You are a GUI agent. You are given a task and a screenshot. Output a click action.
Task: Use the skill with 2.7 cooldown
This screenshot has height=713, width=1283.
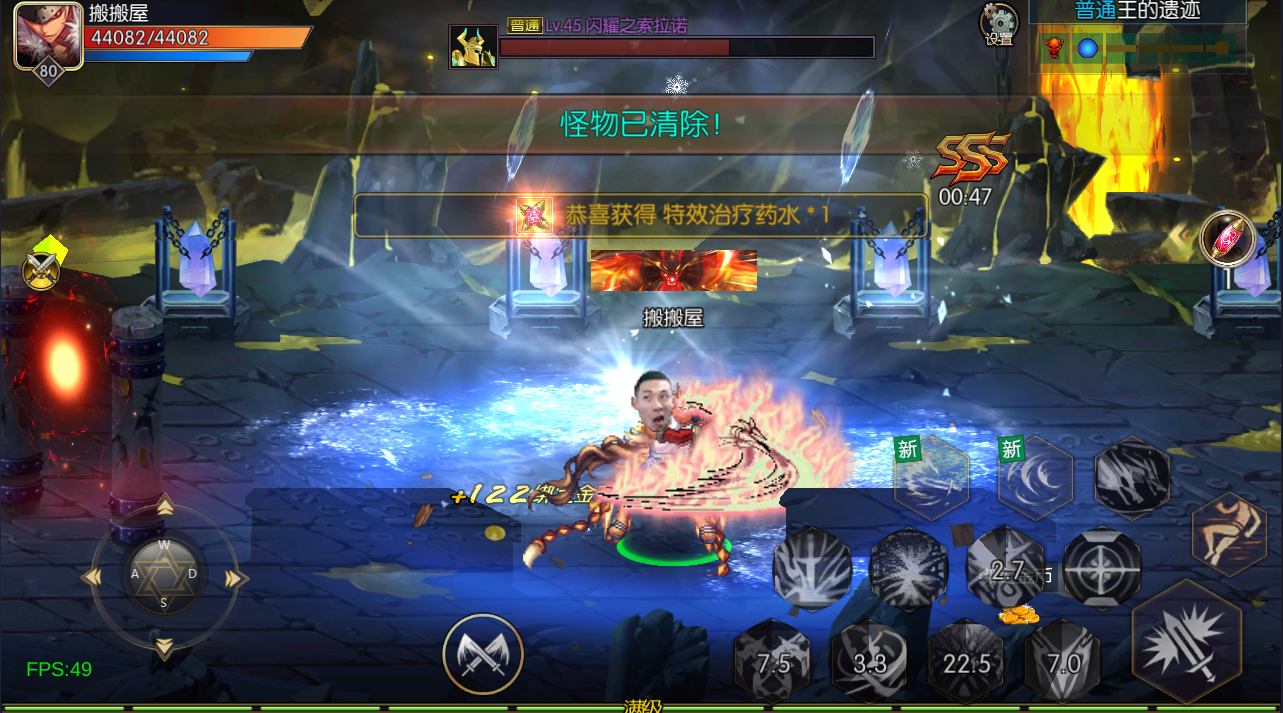click(1006, 569)
